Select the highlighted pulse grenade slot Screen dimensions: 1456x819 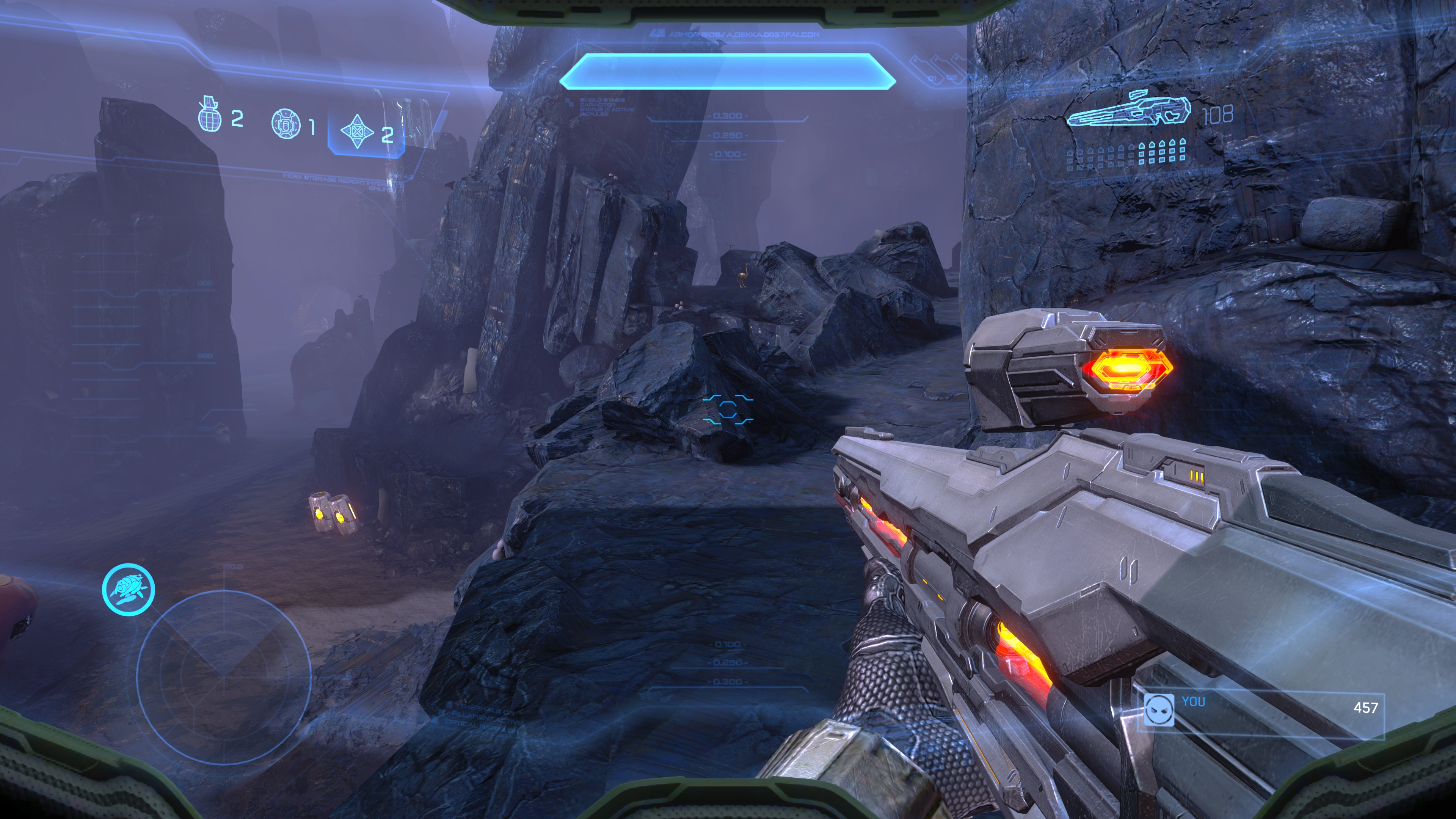tap(366, 132)
